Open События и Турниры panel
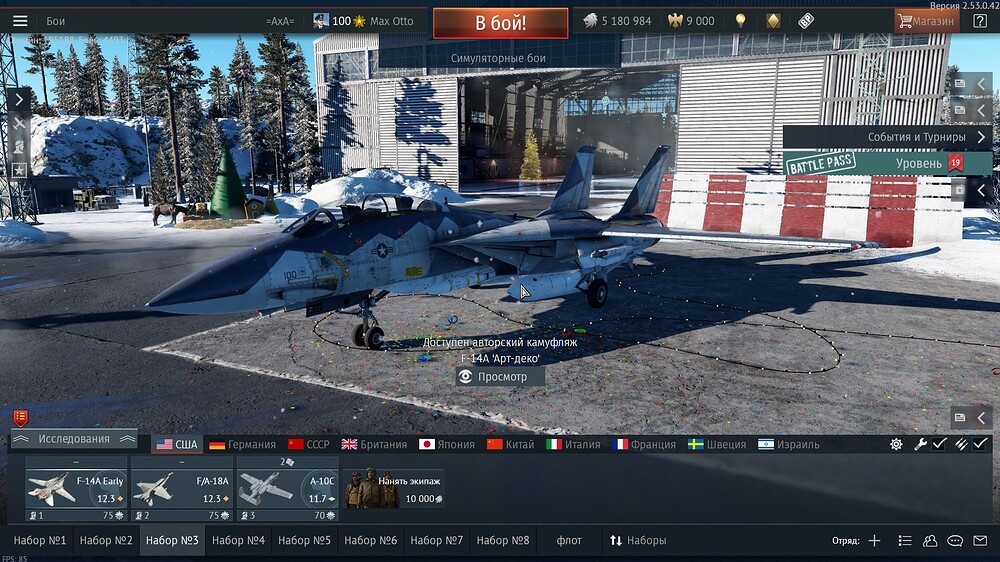 (886, 137)
